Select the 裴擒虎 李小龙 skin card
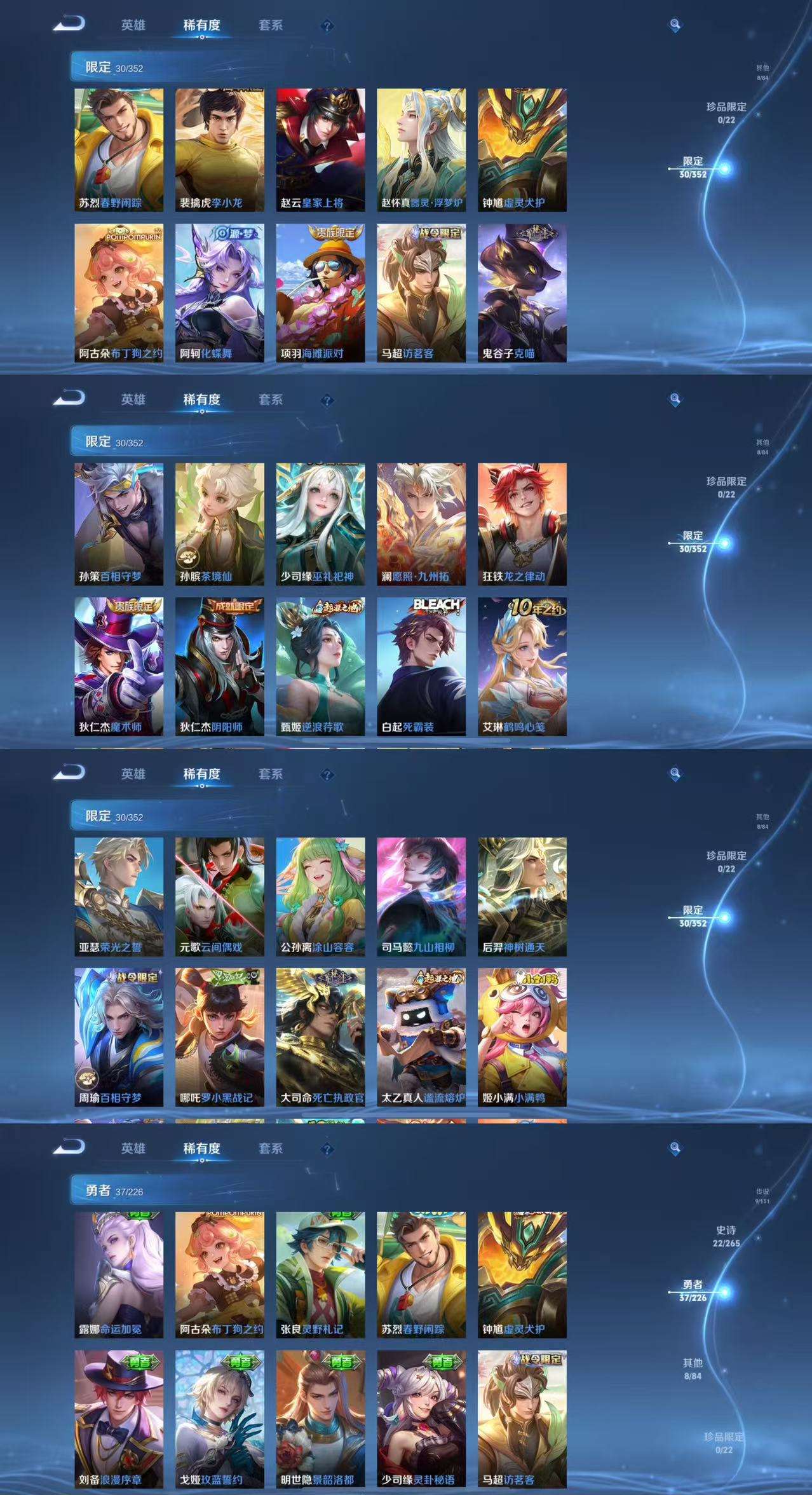Image resolution: width=812 pixels, height=1495 pixels. coord(219,149)
